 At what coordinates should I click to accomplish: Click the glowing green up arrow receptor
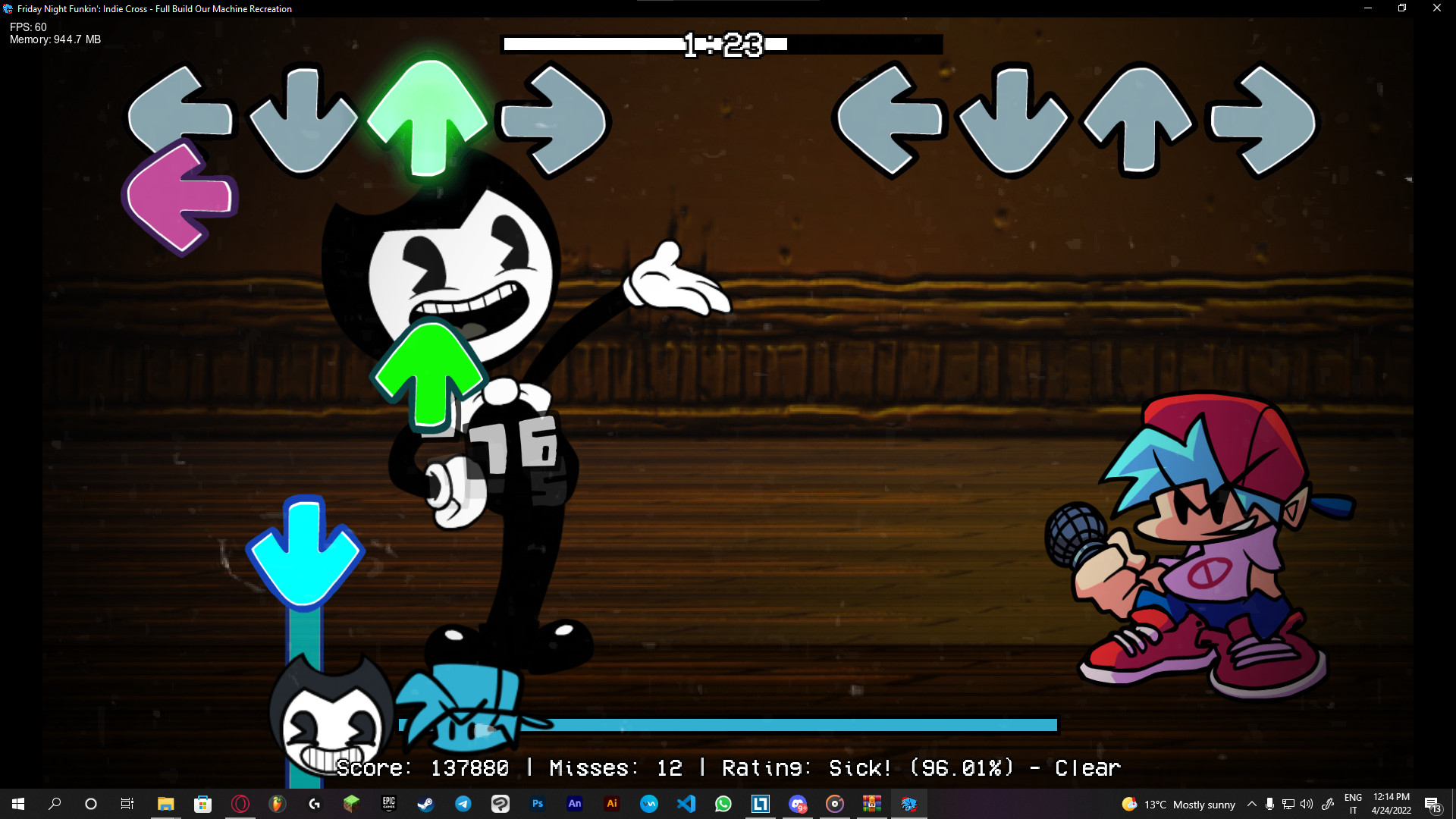point(429,118)
